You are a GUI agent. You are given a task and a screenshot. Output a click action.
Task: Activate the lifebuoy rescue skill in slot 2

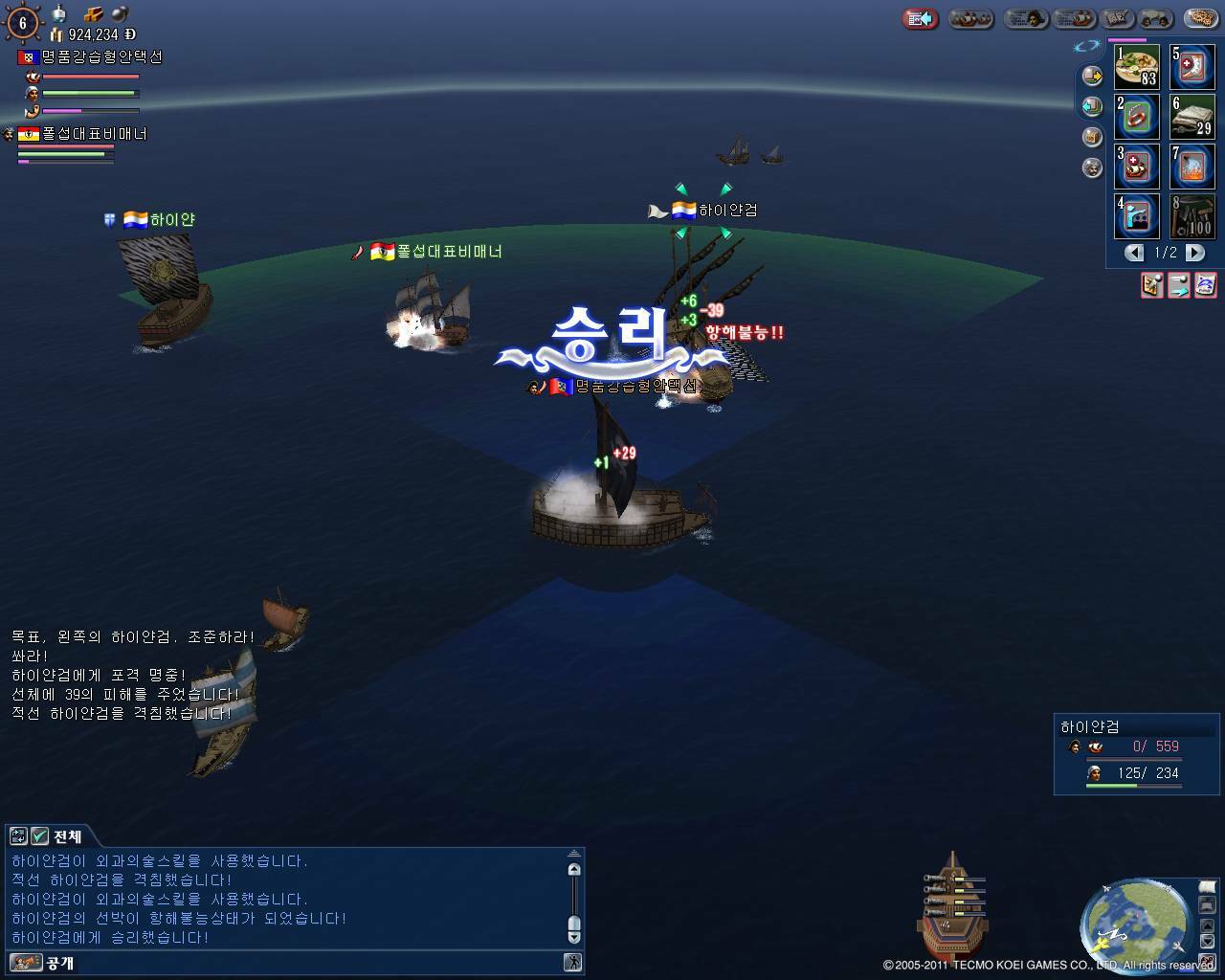point(1137,117)
